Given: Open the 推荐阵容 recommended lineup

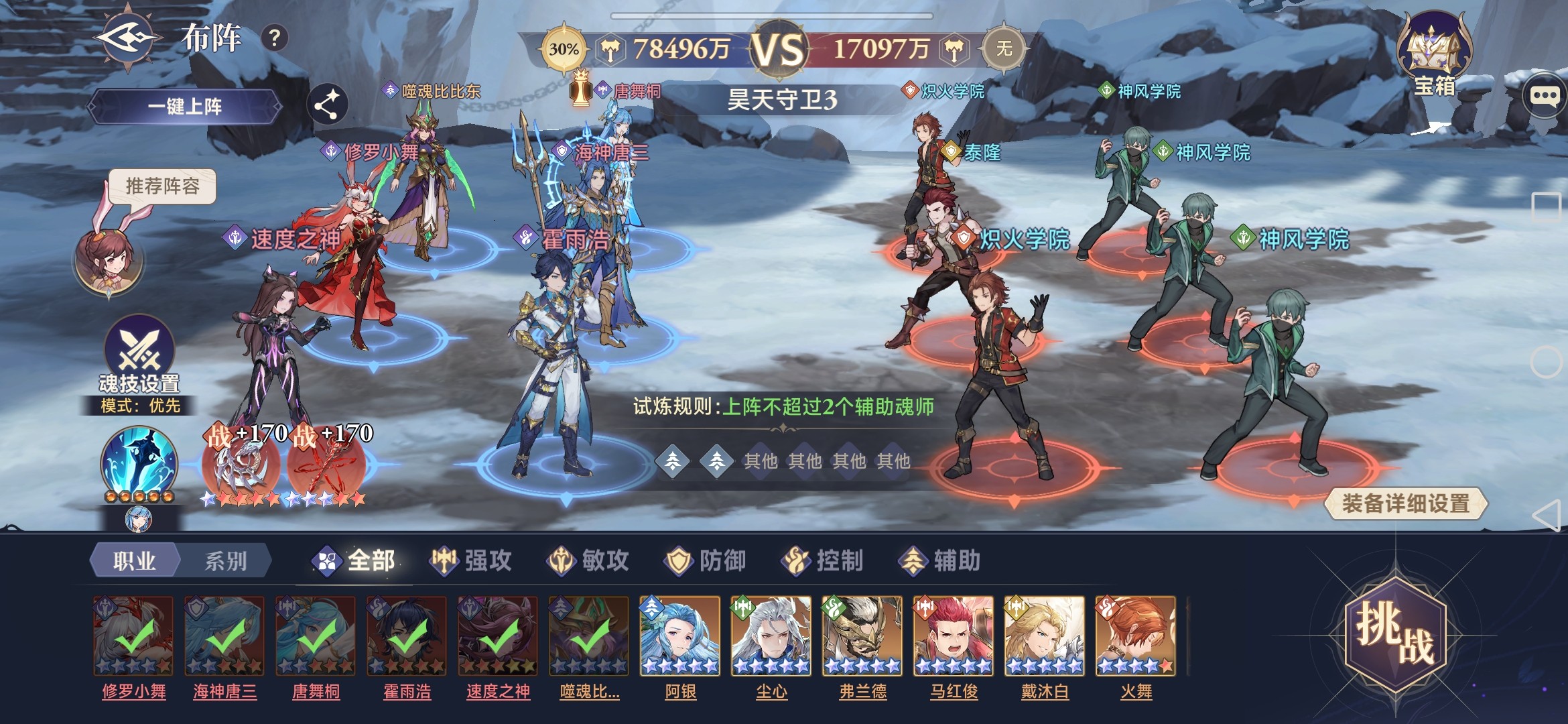Looking at the screenshot, I should [162, 186].
